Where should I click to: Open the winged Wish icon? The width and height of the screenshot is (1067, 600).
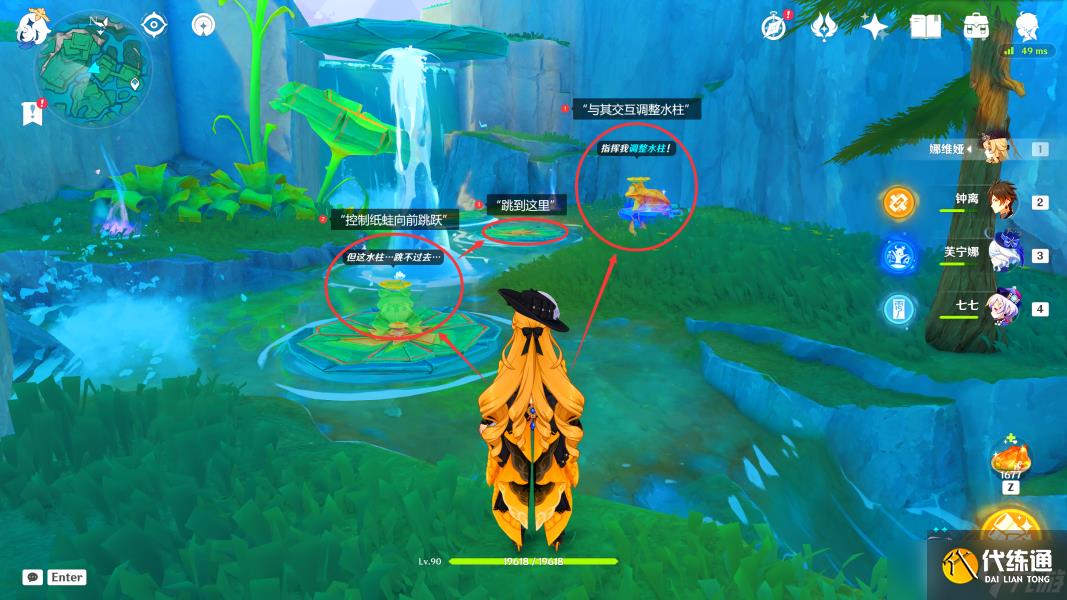[x=824, y=27]
